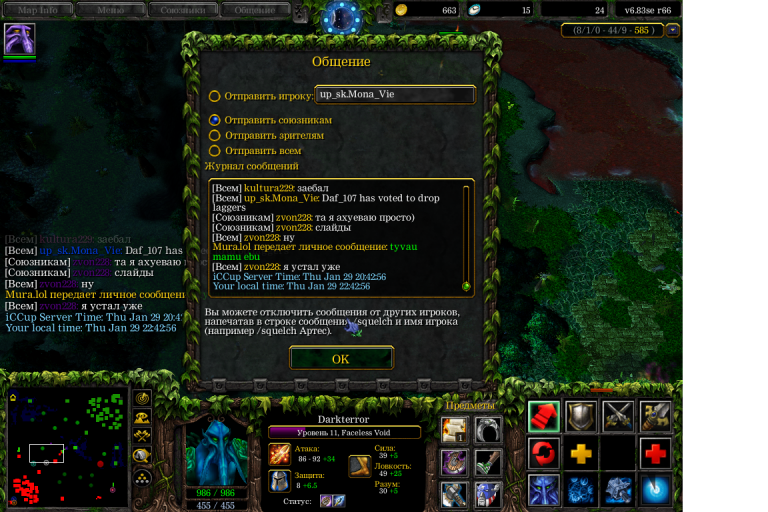Select the send to allies option
The image size is (768, 512).
[x=215, y=120]
